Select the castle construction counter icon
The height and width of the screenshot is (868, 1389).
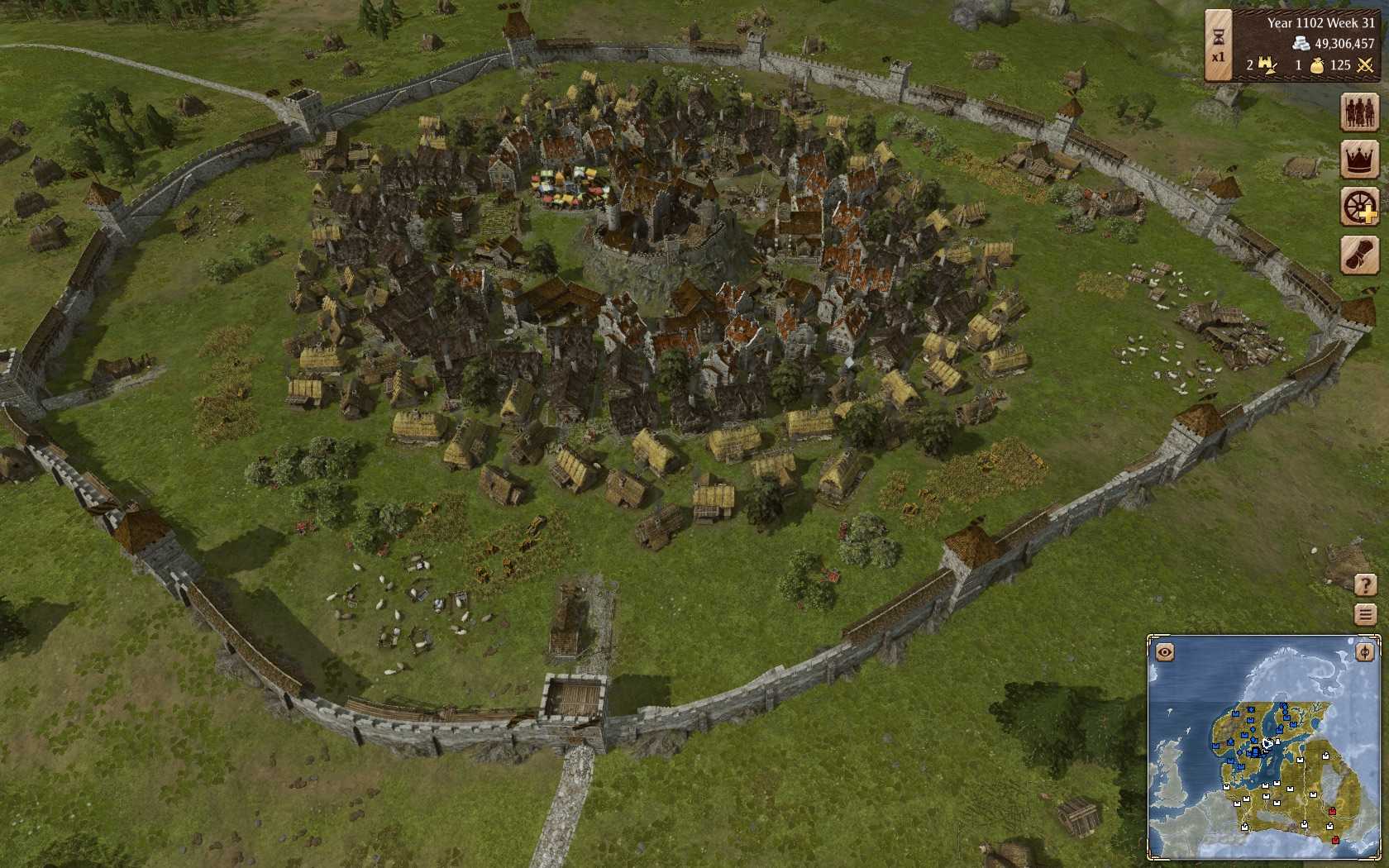pyautogui.click(x=1267, y=64)
